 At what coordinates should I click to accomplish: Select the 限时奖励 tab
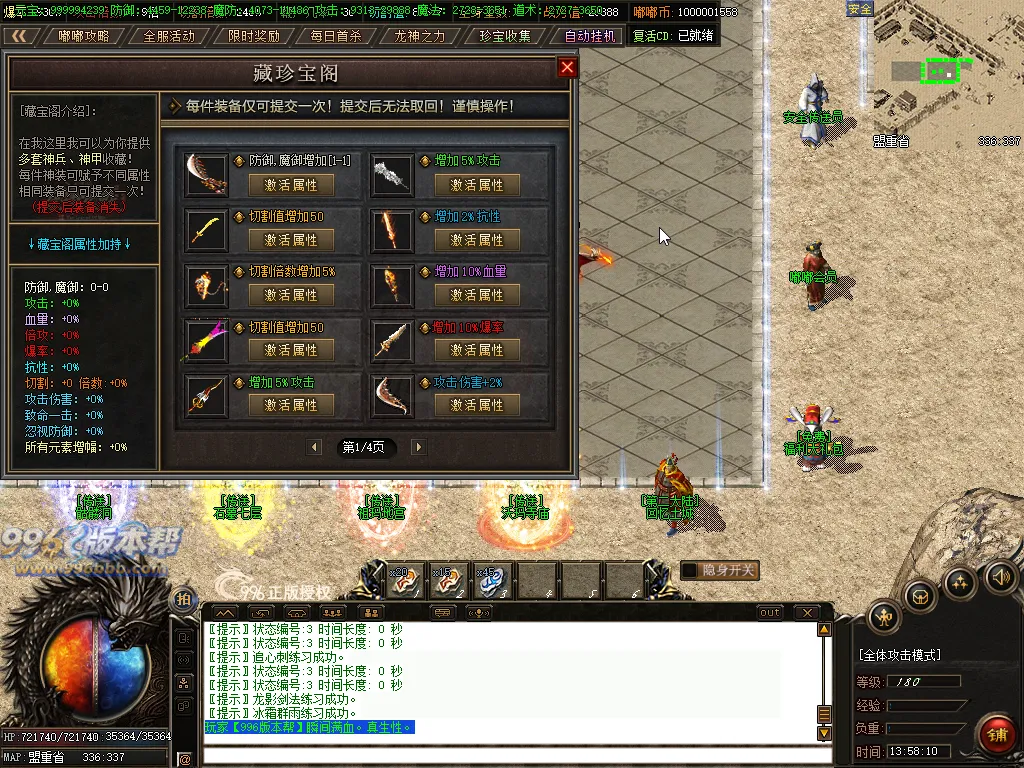[x=253, y=36]
